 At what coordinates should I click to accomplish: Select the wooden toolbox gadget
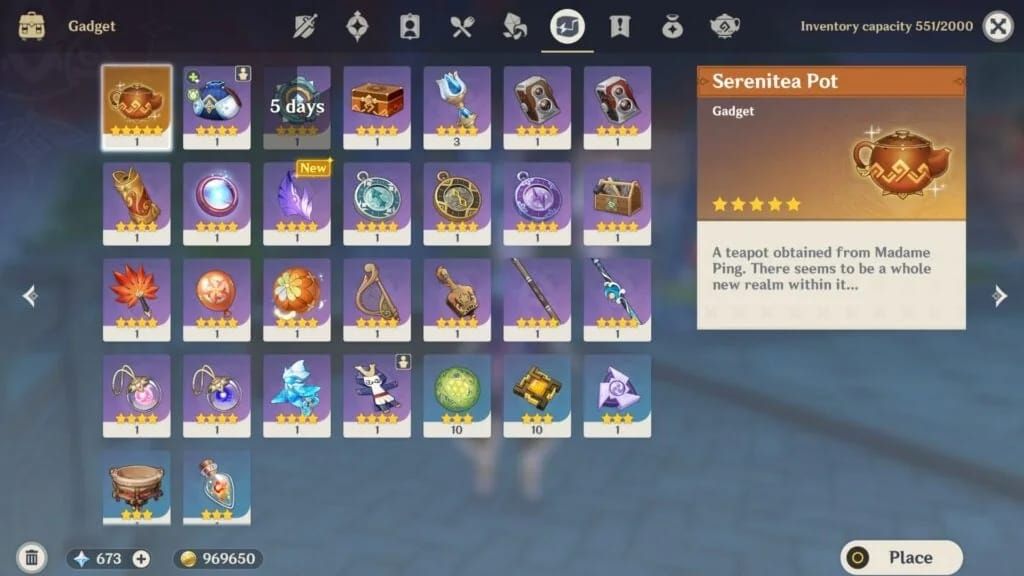point(617,203)
